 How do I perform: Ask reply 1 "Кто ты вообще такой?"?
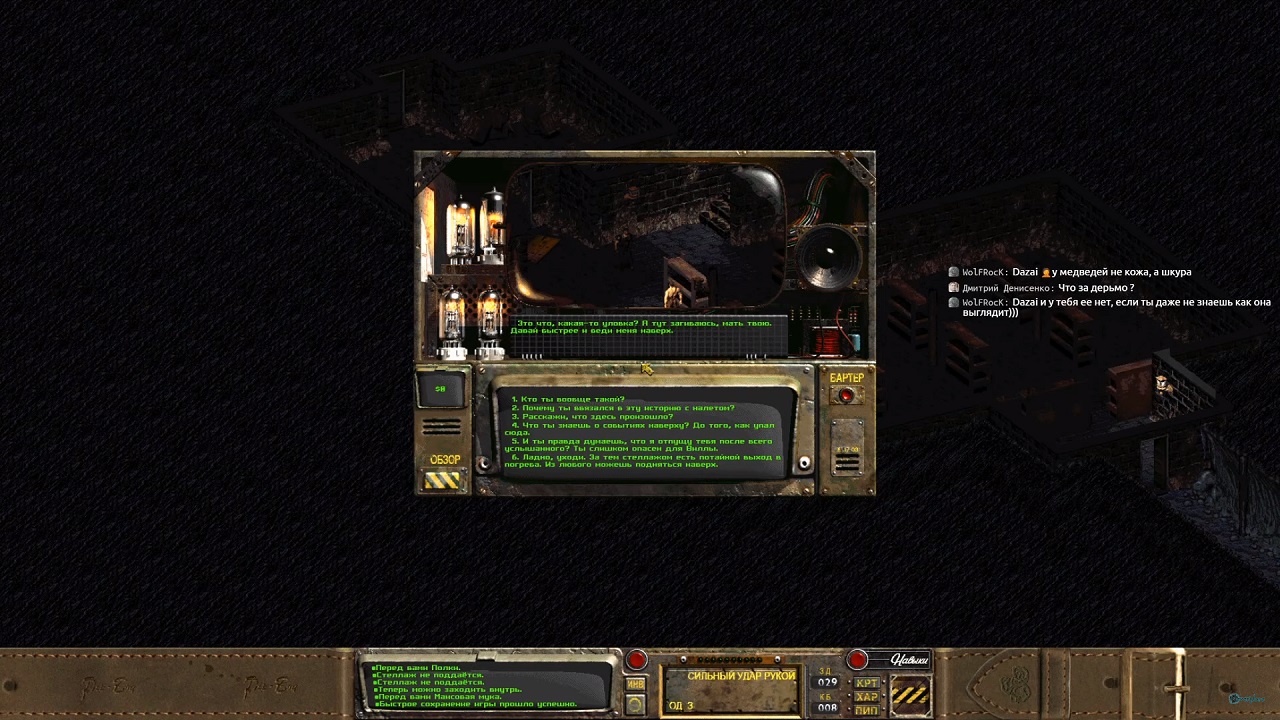(x=568, y=399)
